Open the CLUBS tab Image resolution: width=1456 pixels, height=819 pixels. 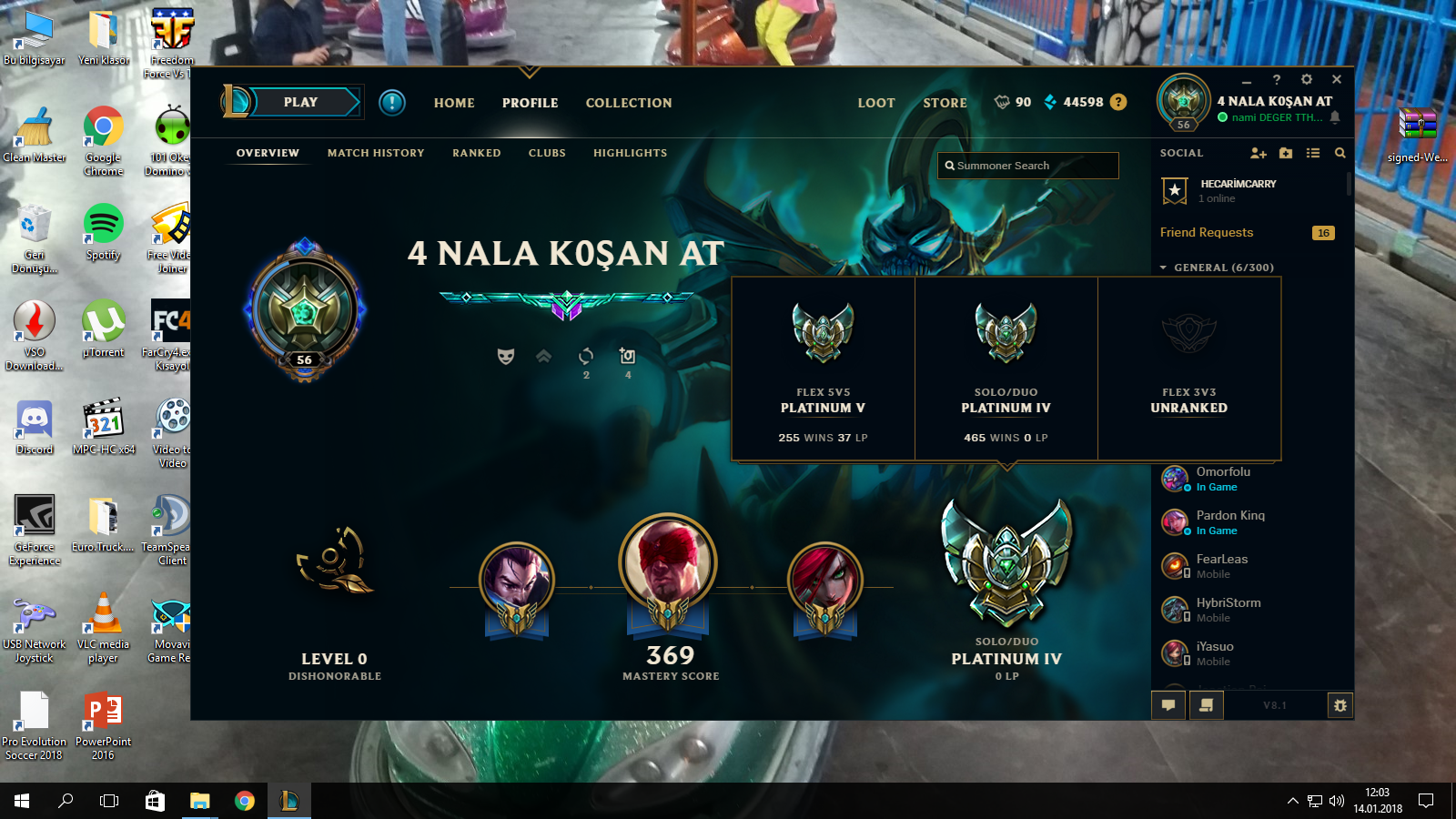[x=547, y=153]
